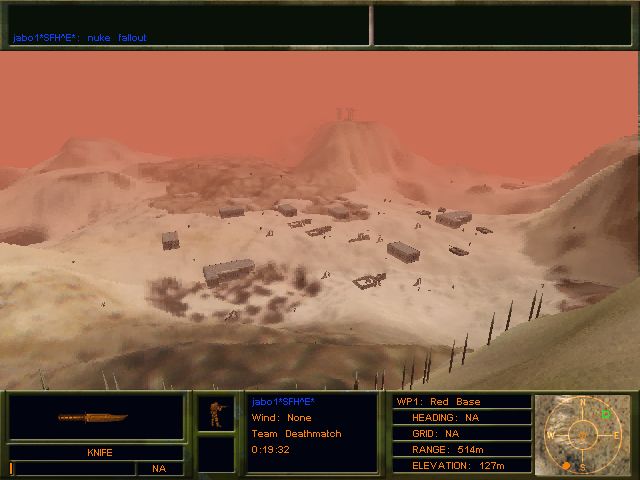Select the knife weapon icon

[96, 417]
